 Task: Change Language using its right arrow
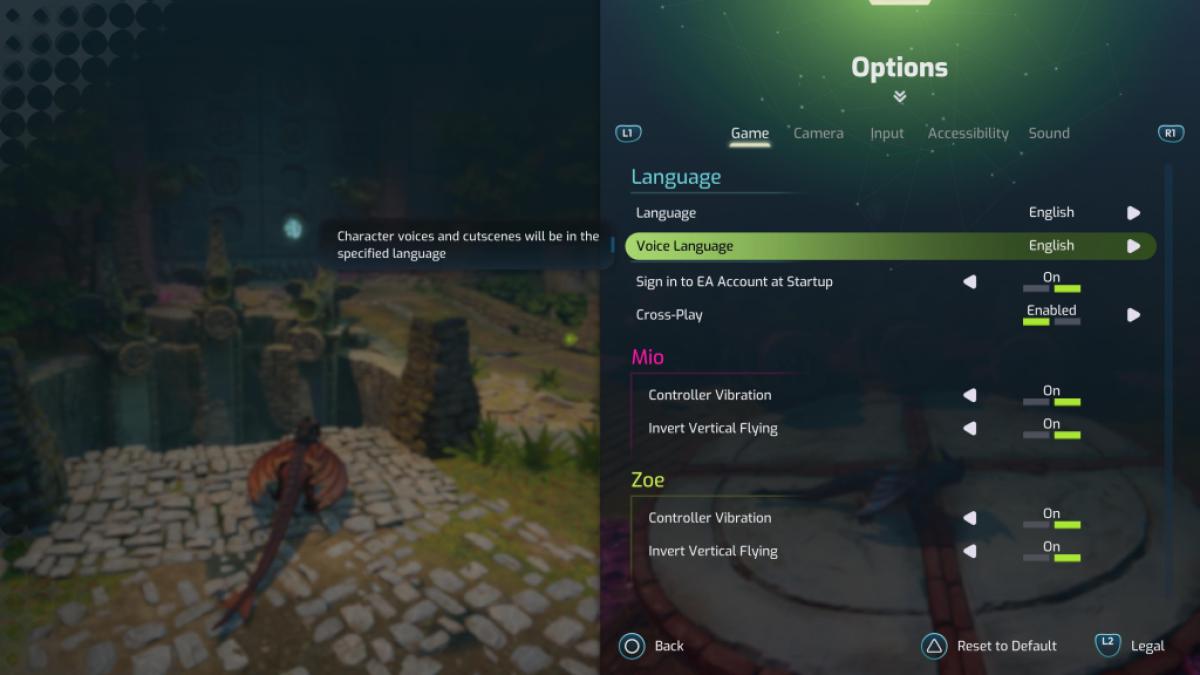coord(1133,213)
